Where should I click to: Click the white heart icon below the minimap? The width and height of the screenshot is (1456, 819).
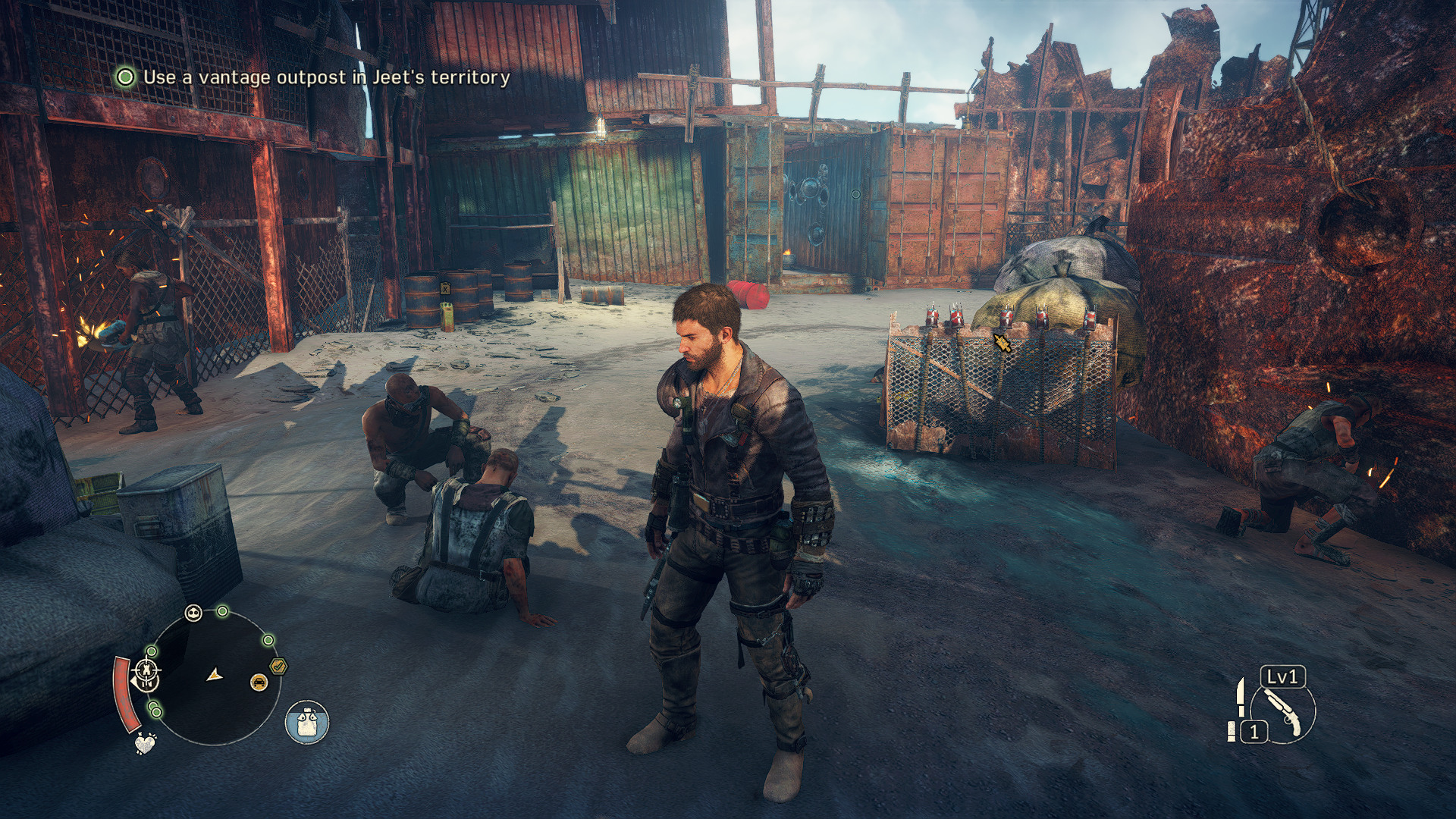click(x=145, y=743)
